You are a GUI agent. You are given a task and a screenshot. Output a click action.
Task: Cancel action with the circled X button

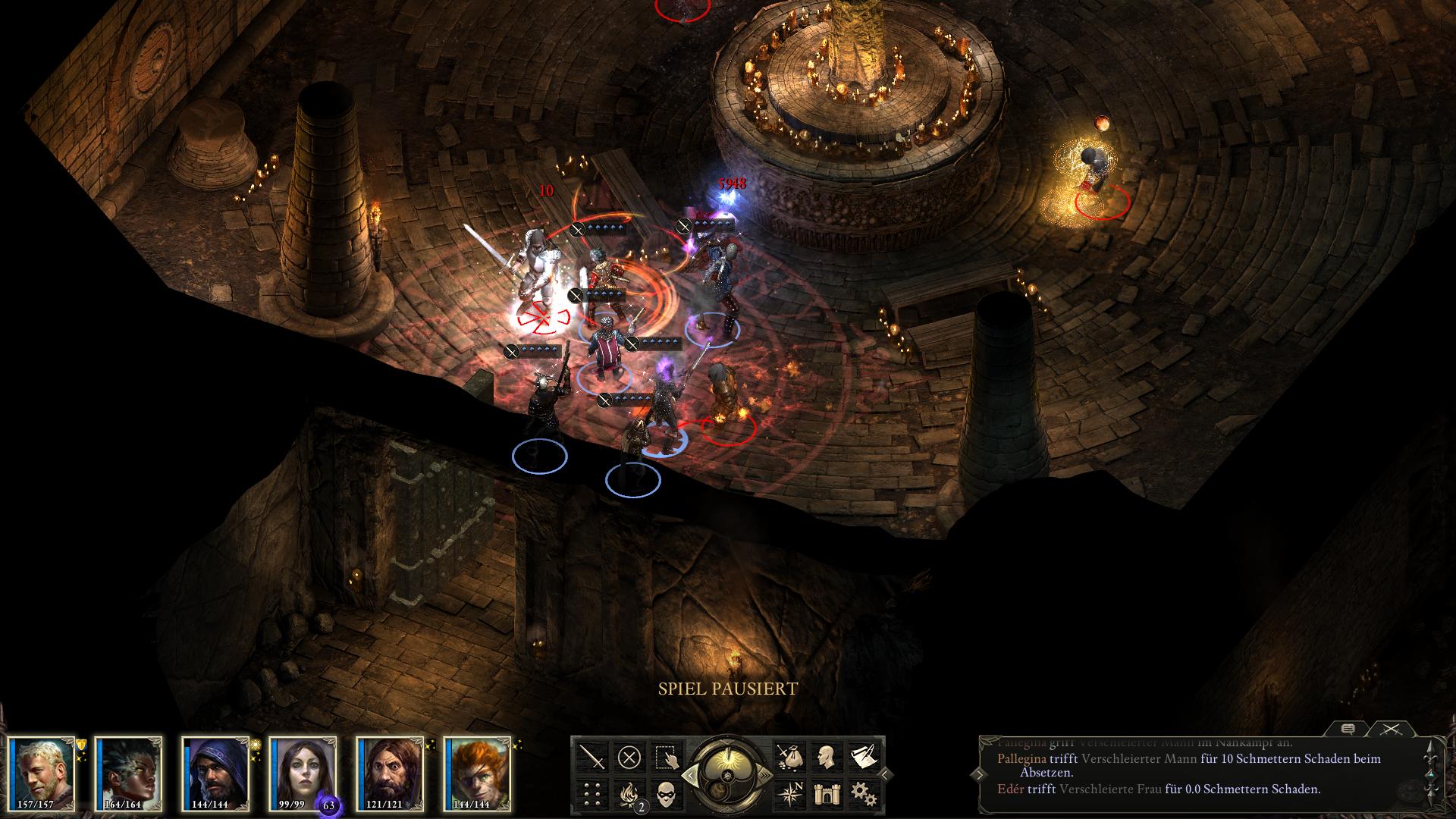point(629,757)
